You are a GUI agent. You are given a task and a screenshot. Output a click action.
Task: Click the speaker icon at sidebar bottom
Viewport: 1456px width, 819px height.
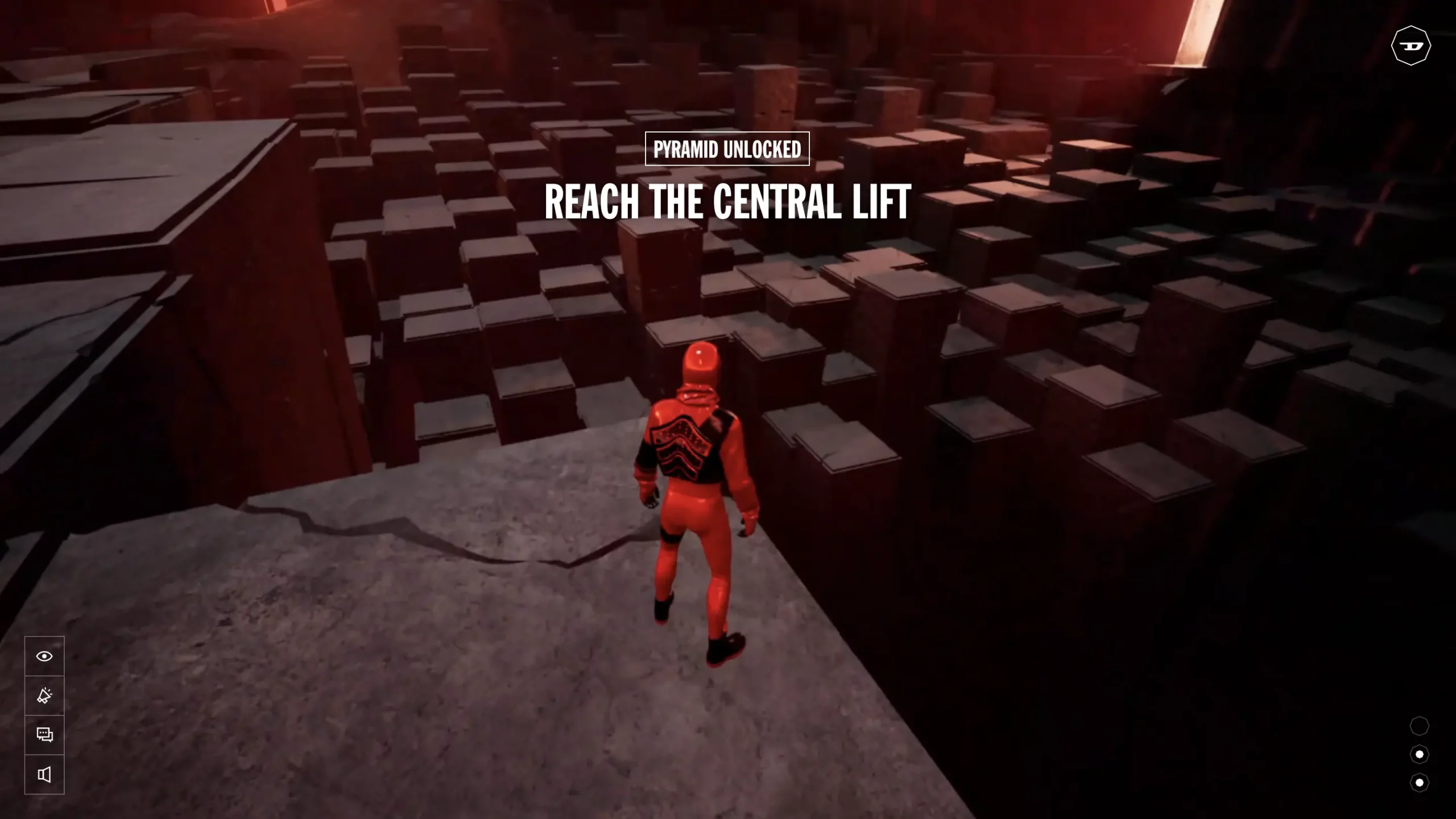tap(45, 773)
